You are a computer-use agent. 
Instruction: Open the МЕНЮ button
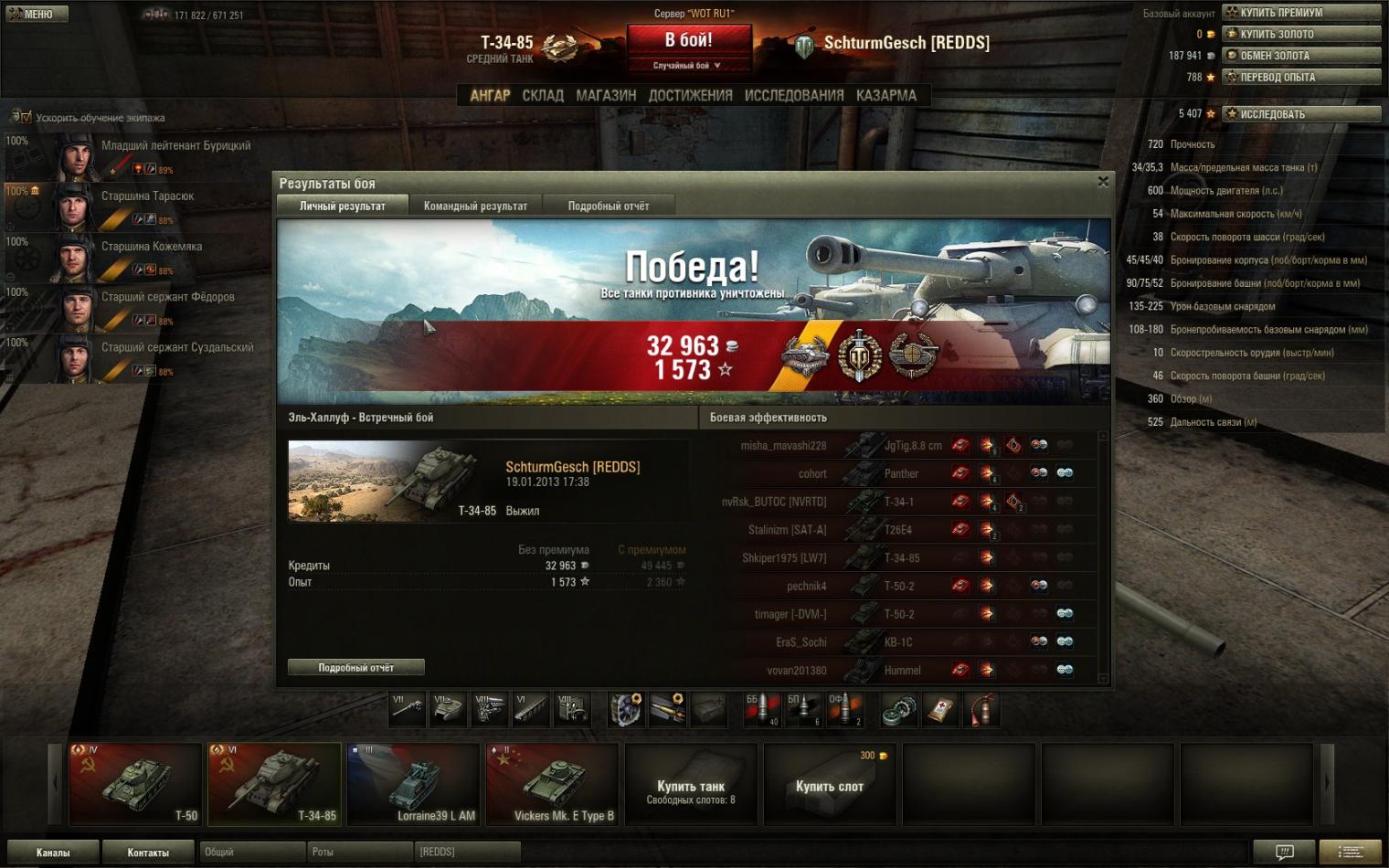[37, 14]
